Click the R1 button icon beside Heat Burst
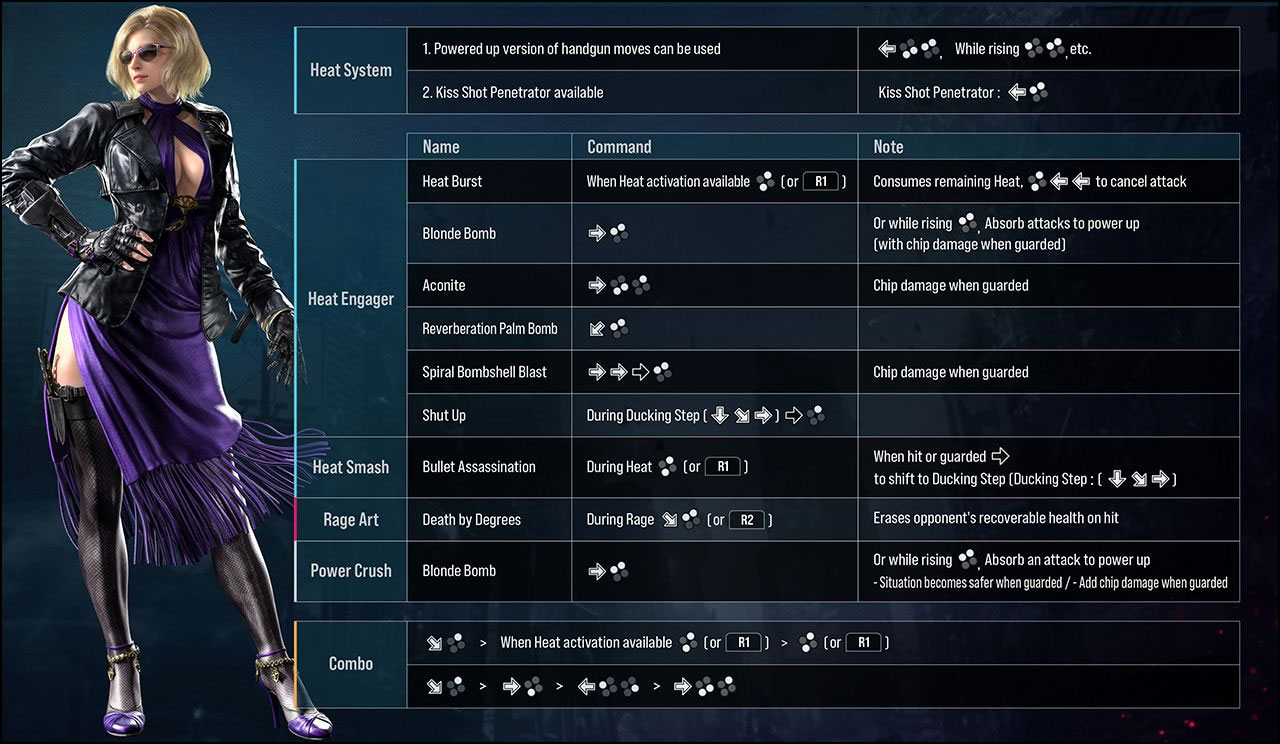The height and width of the screenshot is (744, 1280). tap(822, 181)
